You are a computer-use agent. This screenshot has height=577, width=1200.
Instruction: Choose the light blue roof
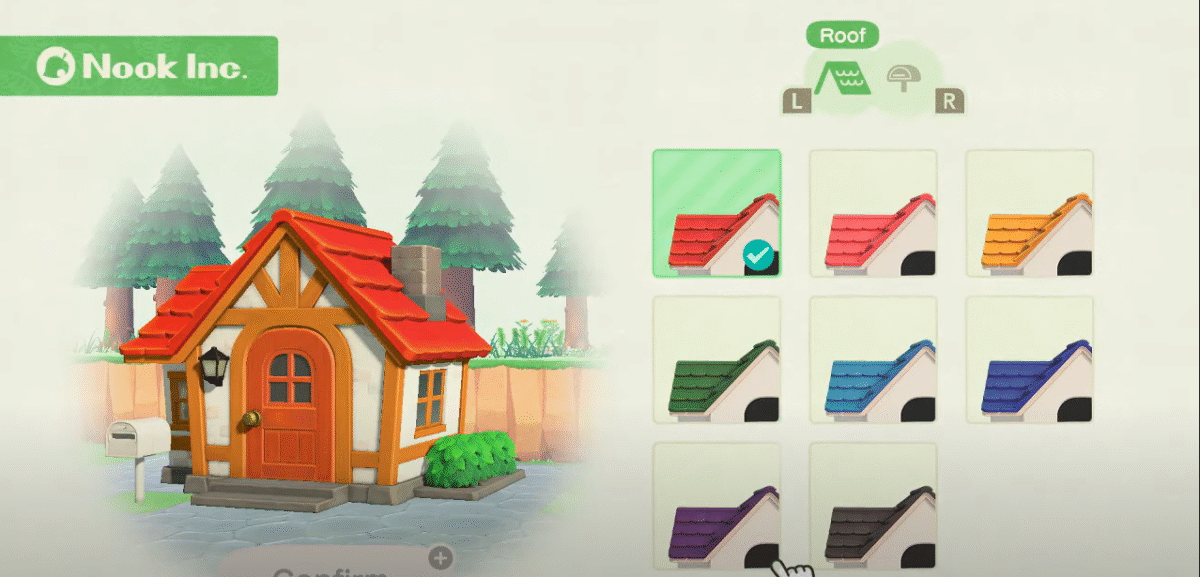873,359
